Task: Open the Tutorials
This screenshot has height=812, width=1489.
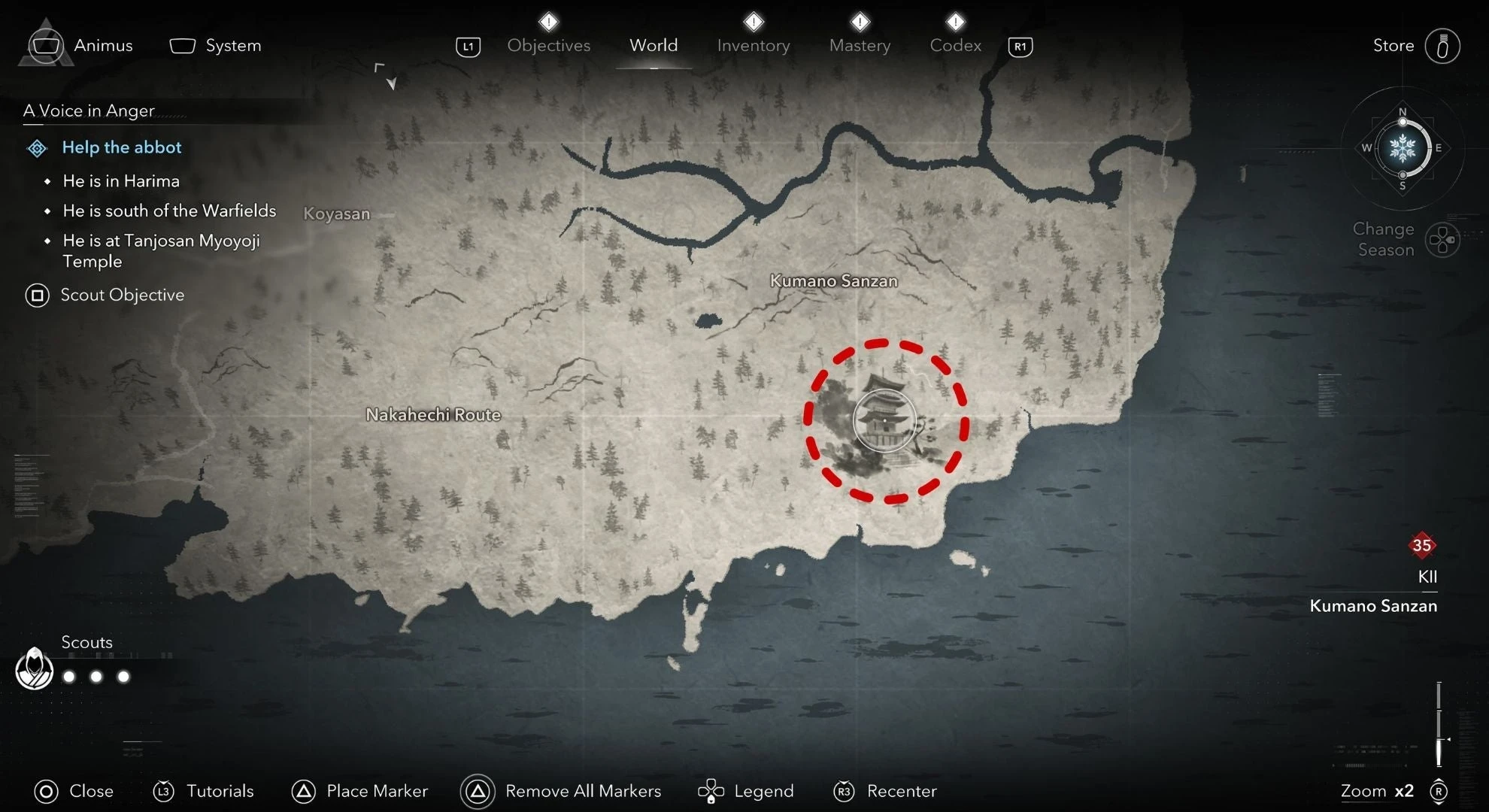Action: click(x=203, y=791)
